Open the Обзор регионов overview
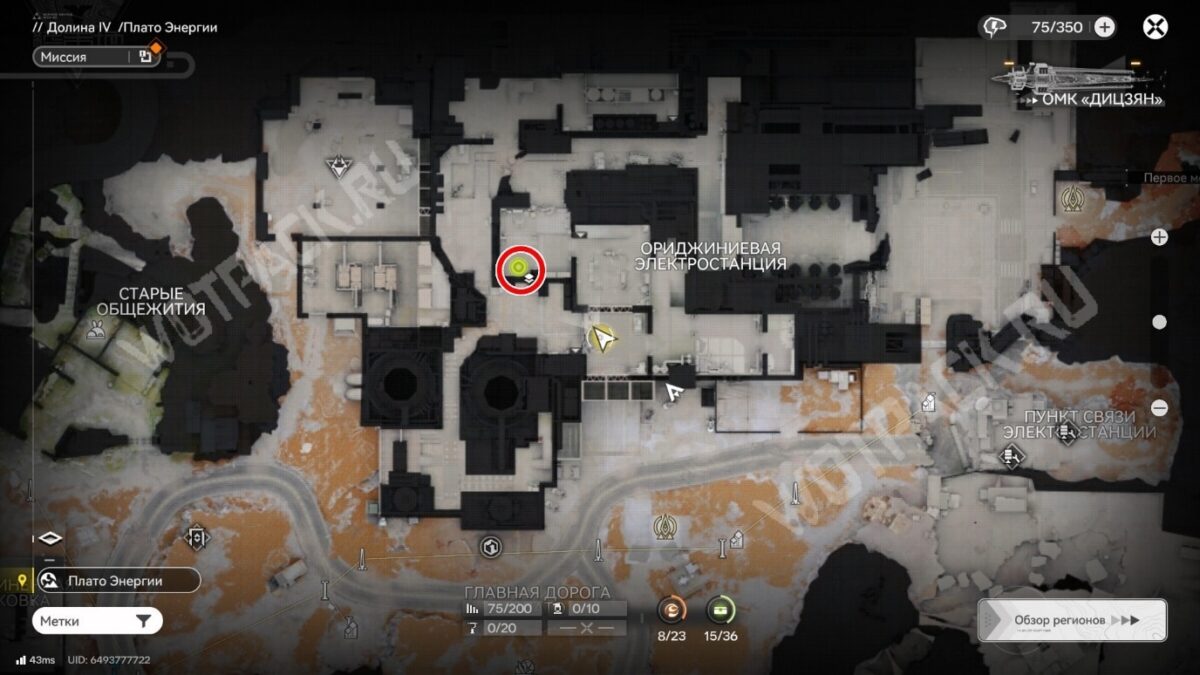Viewport: 1200px width, 675px height. pyautogui.click(x=1071, y=620)
